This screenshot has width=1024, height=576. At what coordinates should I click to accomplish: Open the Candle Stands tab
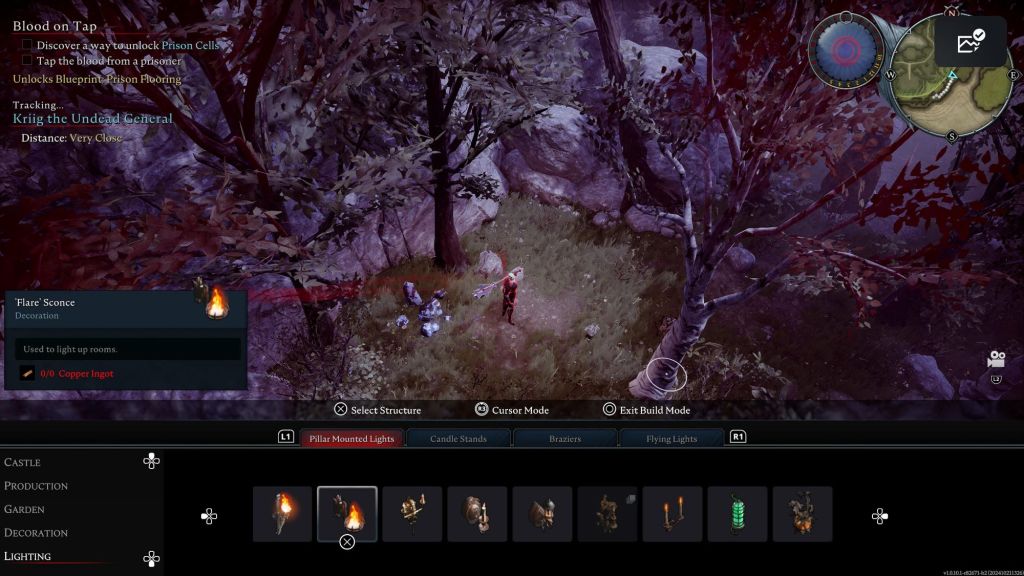click(x=459, y=438)
